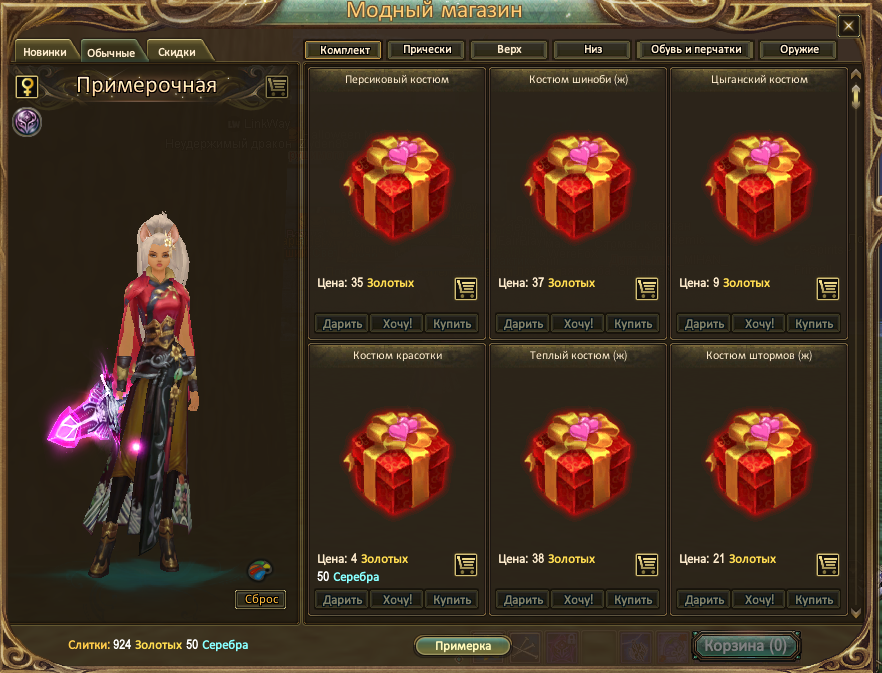Select the Костюм красотки gift box
This screenshot has width=882, height=673.
click(397, 456)
